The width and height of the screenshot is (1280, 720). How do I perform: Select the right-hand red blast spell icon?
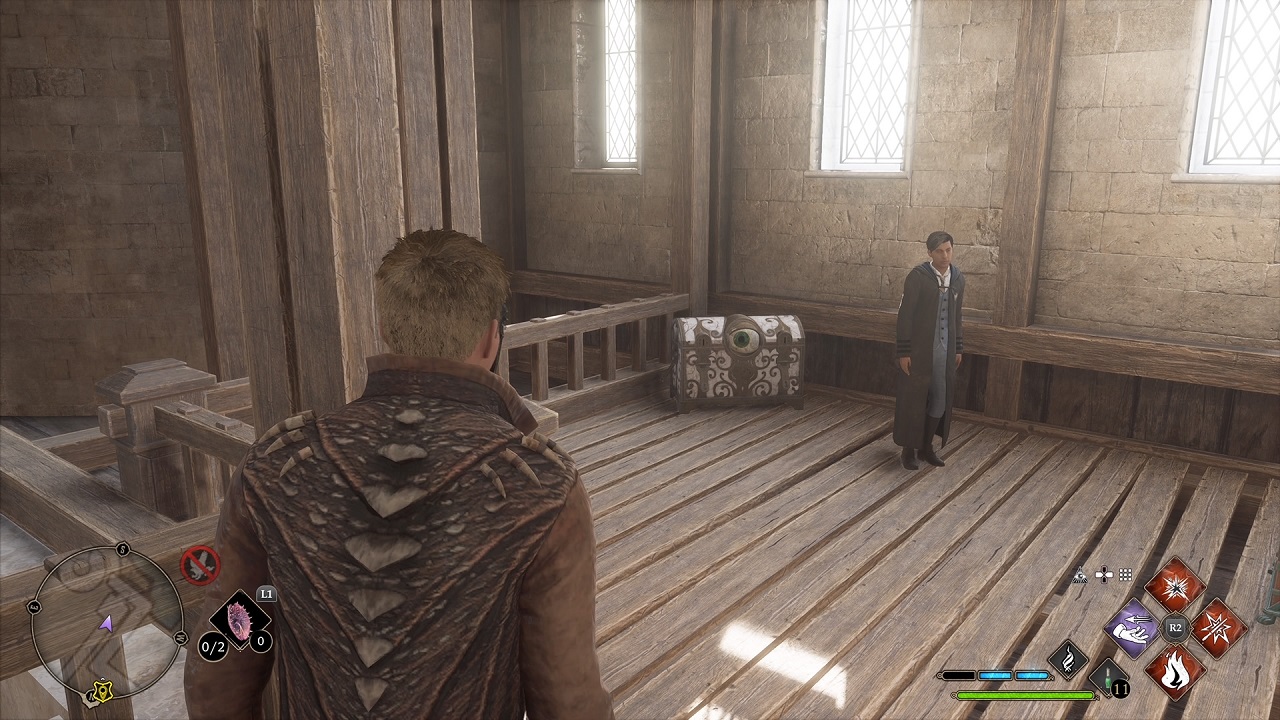coord(1220,629)
